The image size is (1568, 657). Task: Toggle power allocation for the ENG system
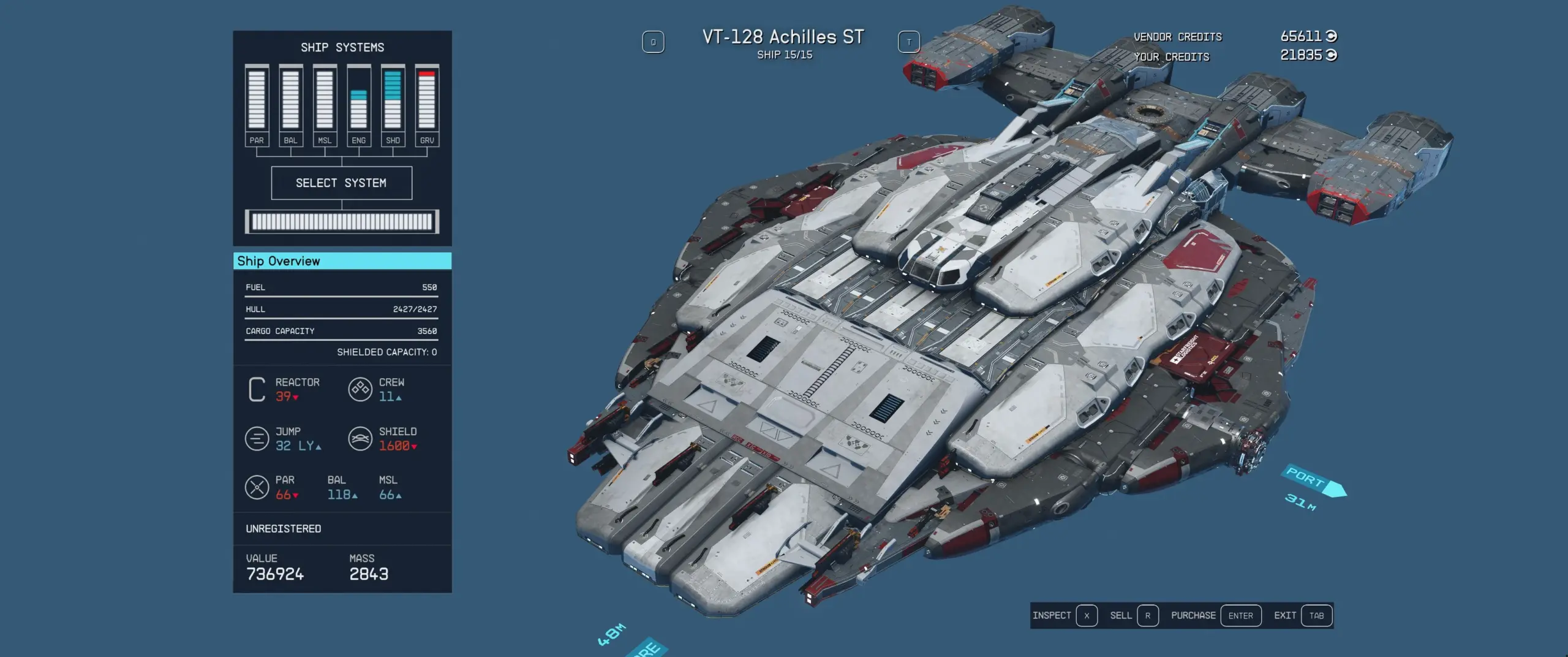point(360,98)
